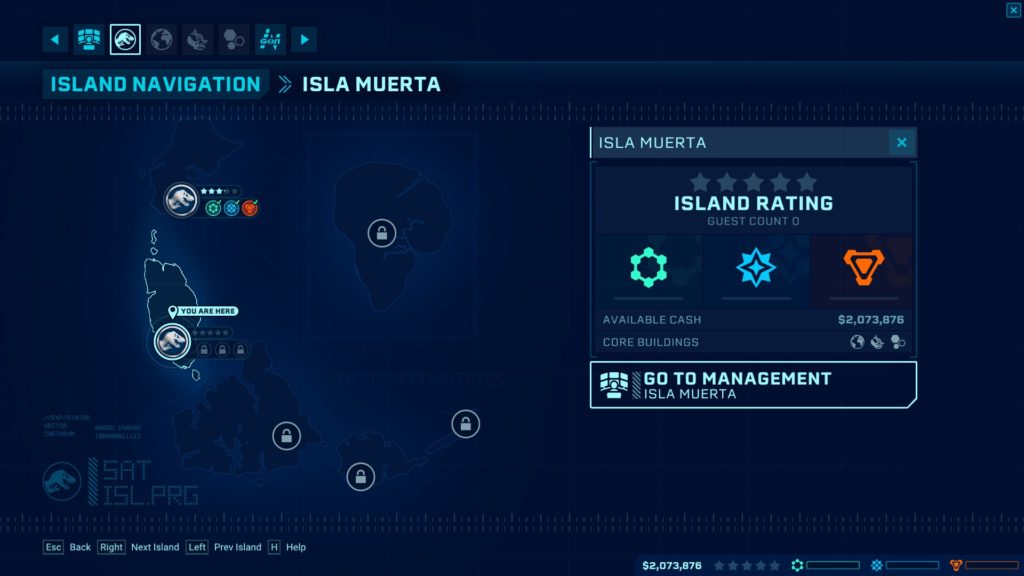
Task: Open the InGen database icon tab
Action: point(270,40)
